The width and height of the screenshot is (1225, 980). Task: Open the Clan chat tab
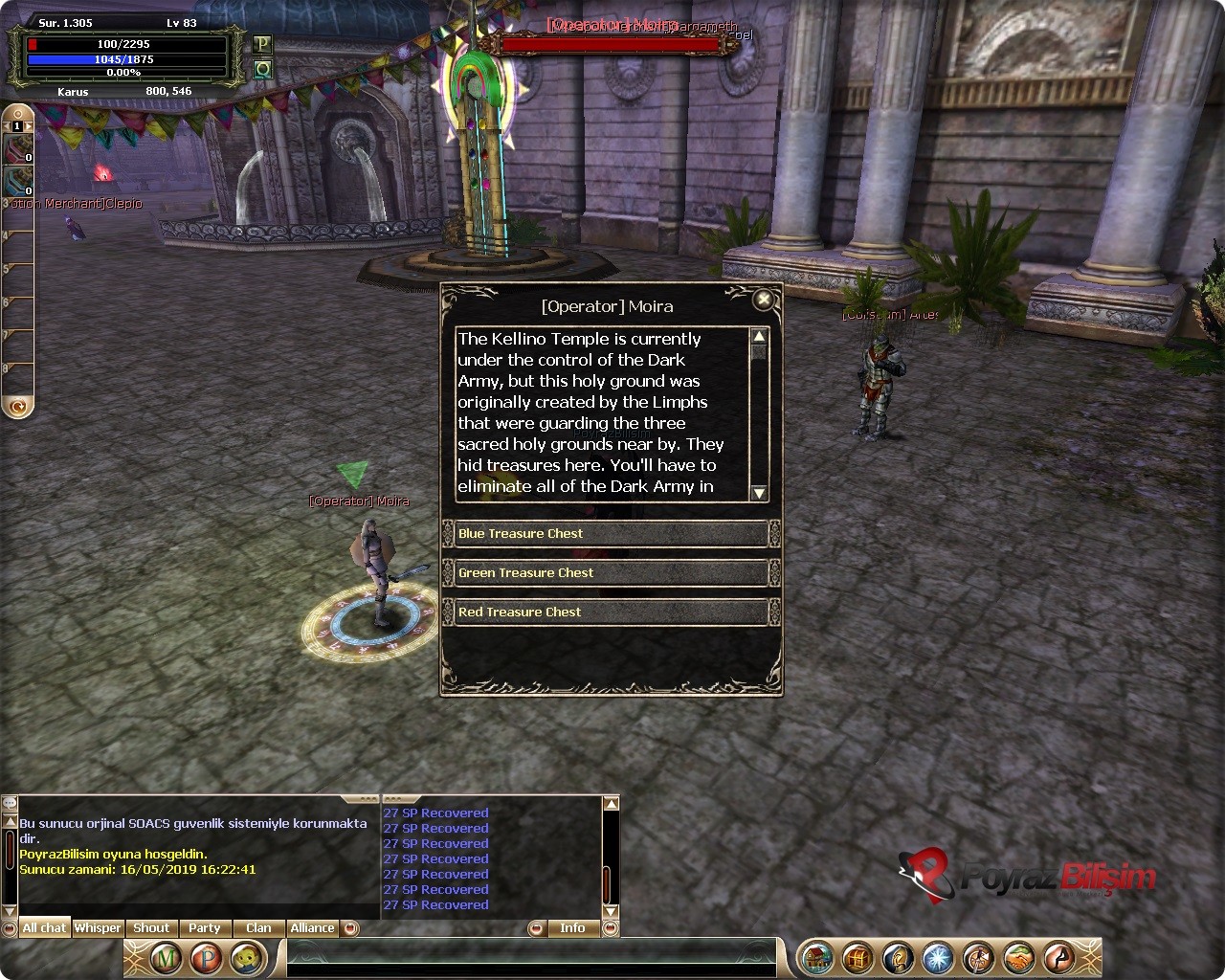(x=258, y=928)
